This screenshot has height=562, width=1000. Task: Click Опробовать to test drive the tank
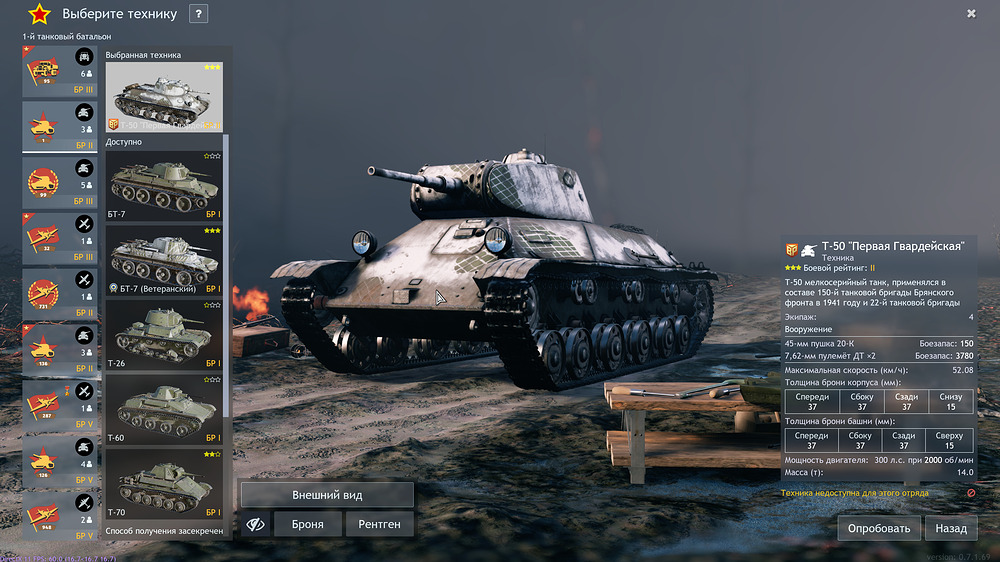pyautogui.click(x=878, y=528)
